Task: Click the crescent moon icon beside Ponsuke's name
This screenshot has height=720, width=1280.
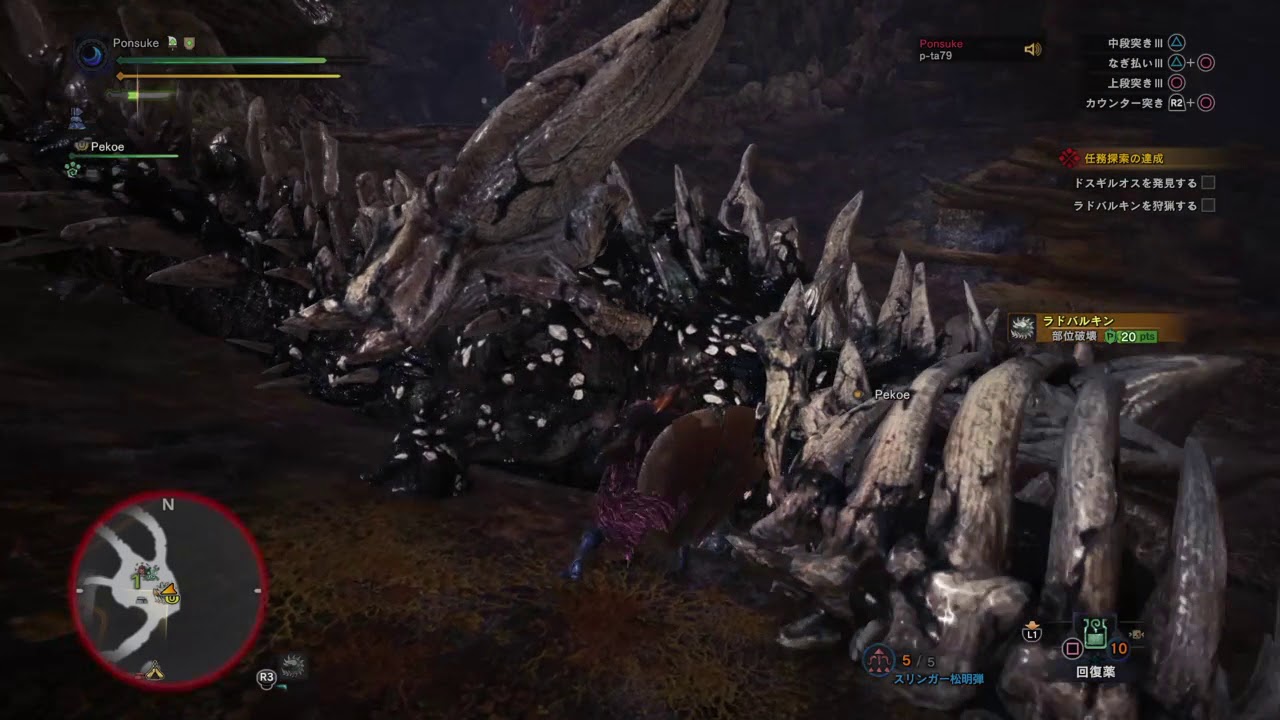Action: click(92, 54)
